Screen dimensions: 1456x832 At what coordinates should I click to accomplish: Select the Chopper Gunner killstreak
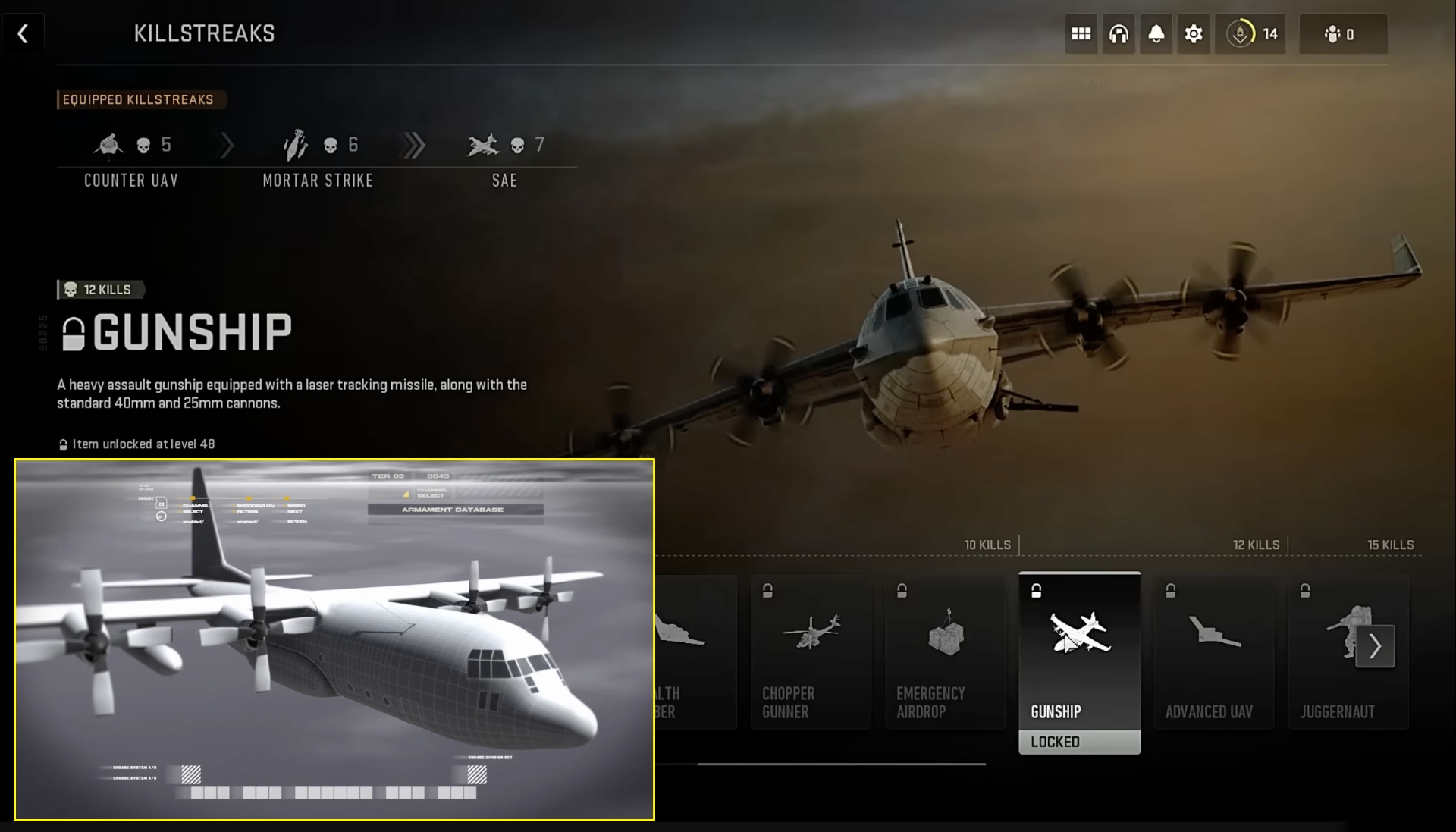click(x=811, y=652)
